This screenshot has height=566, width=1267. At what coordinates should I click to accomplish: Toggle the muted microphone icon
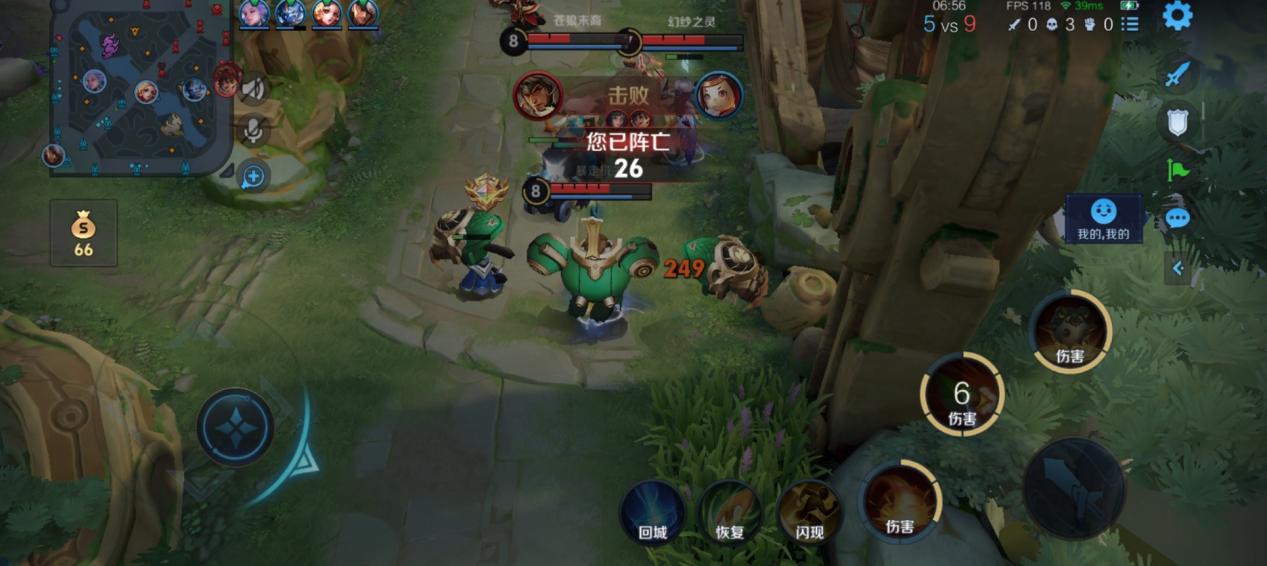(254, 131)
